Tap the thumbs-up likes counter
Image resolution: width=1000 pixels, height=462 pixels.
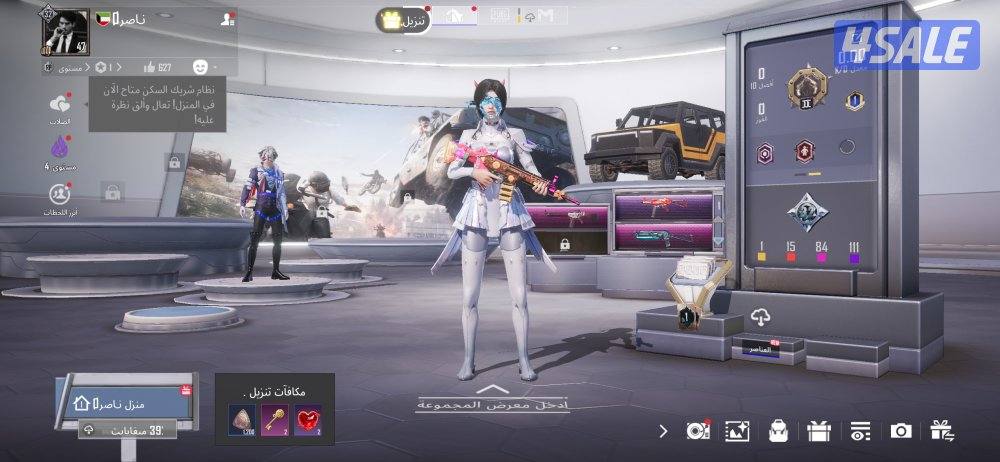tap(157, 67)
